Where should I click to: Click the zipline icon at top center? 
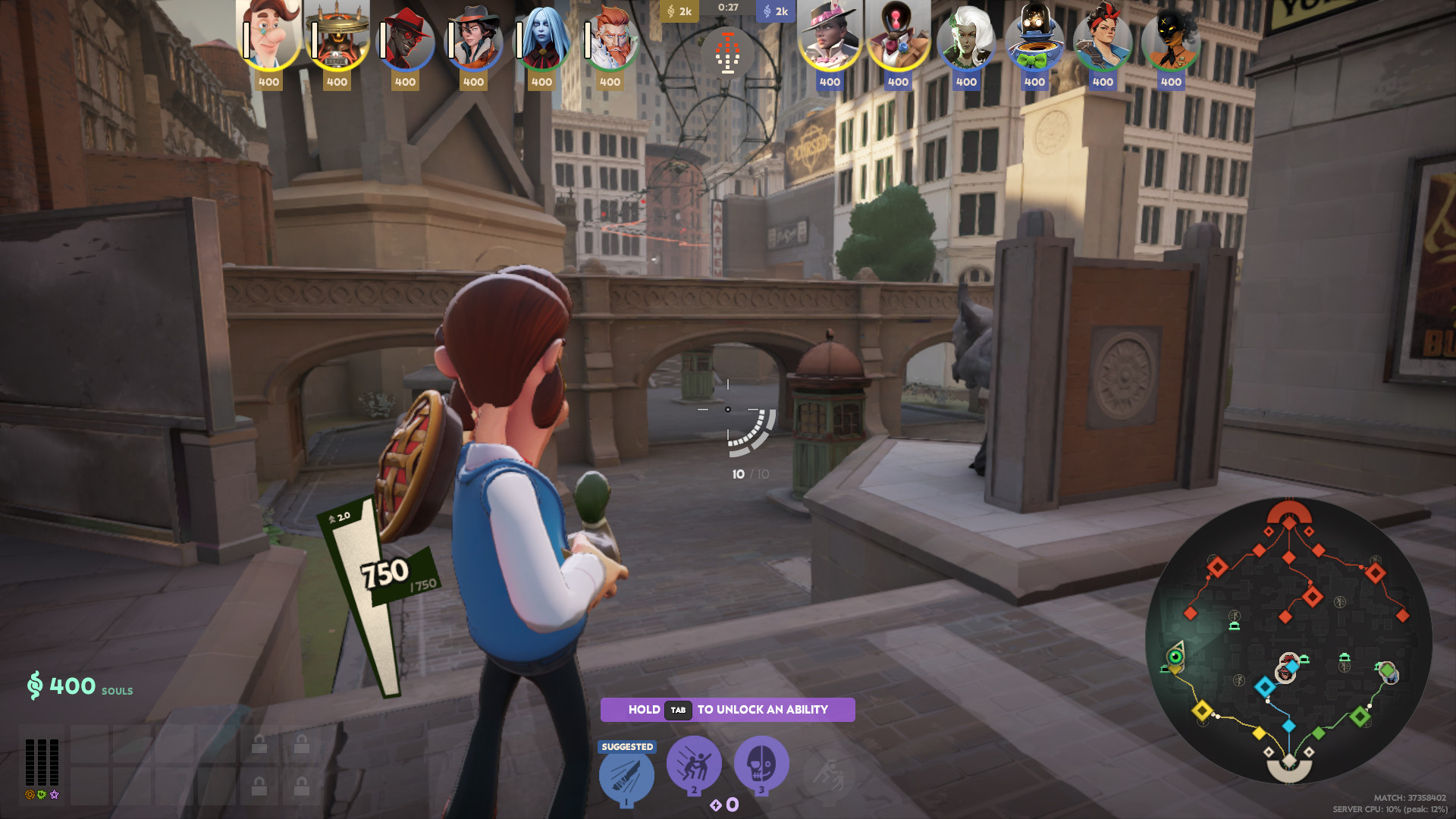pyautogui.click(x=728, y=53)
